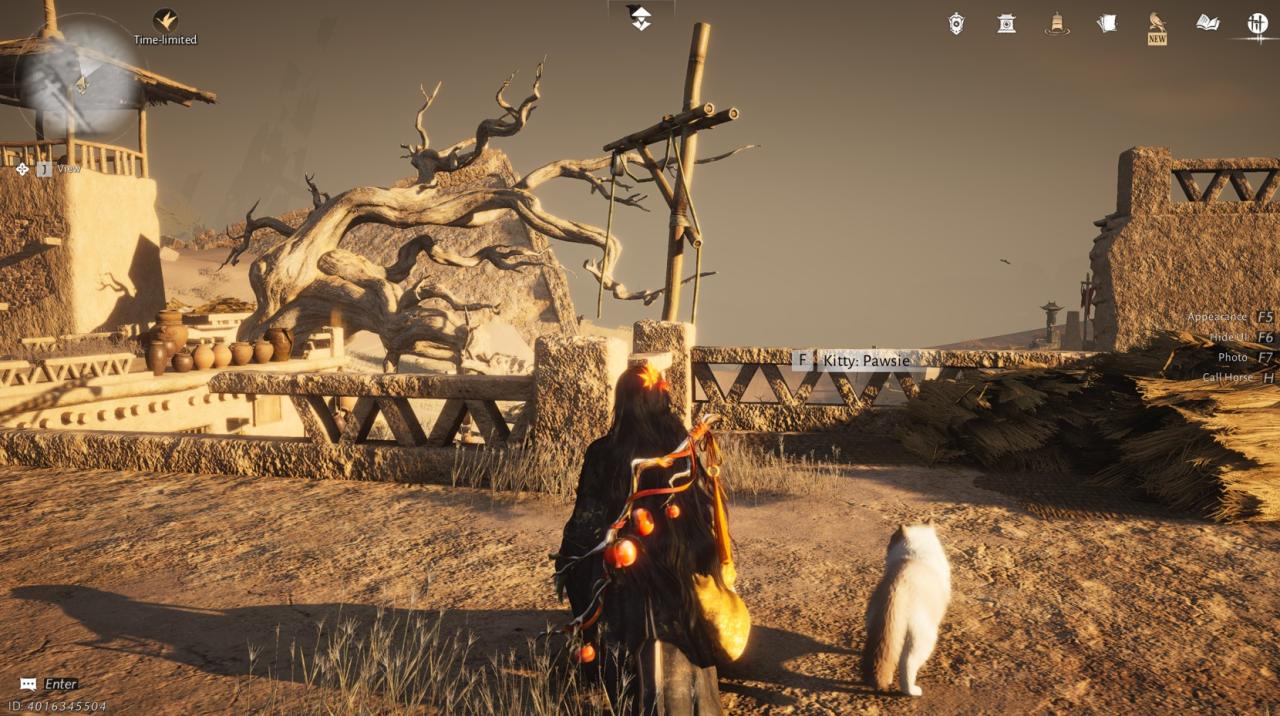Open the open-book journal icon
Image resolution: width=1280 pixels, height=716 pixels.
[1208, 23]
